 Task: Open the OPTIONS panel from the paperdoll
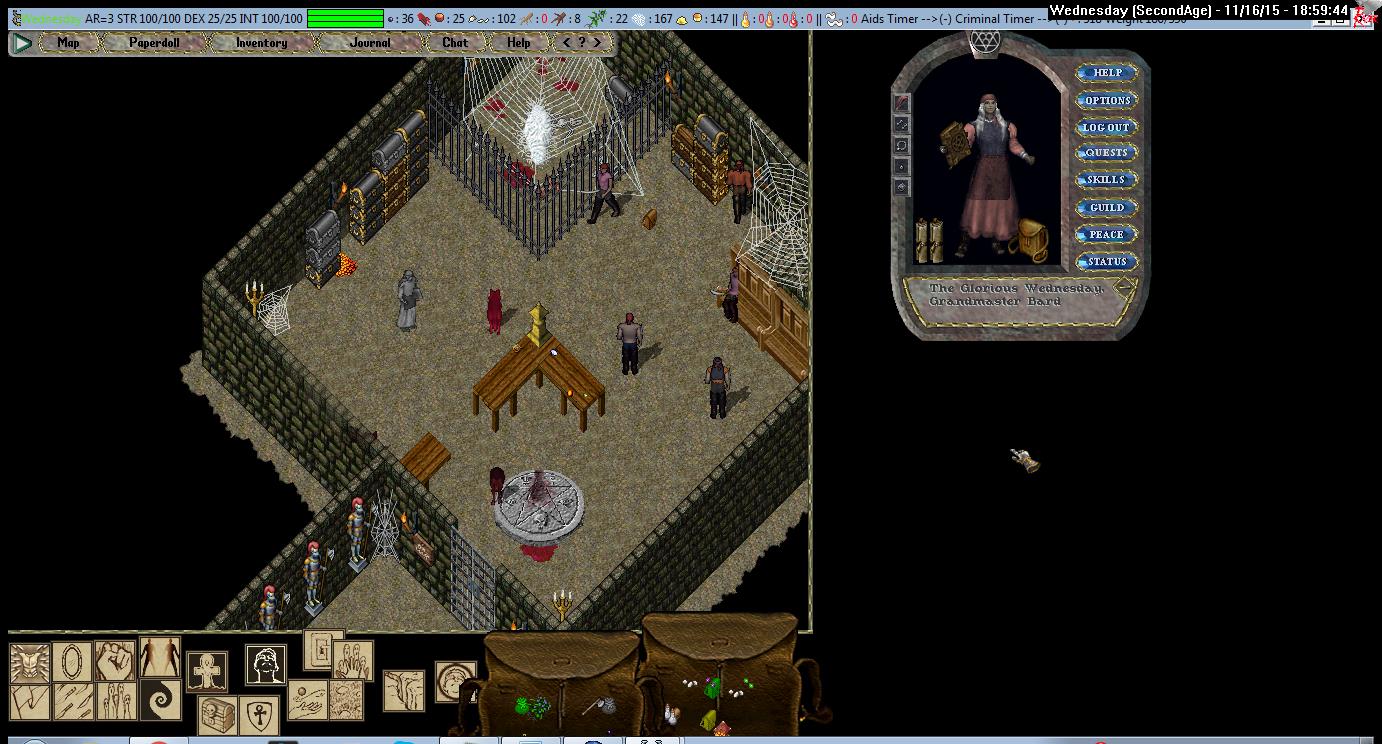(x=1106, y=100)
